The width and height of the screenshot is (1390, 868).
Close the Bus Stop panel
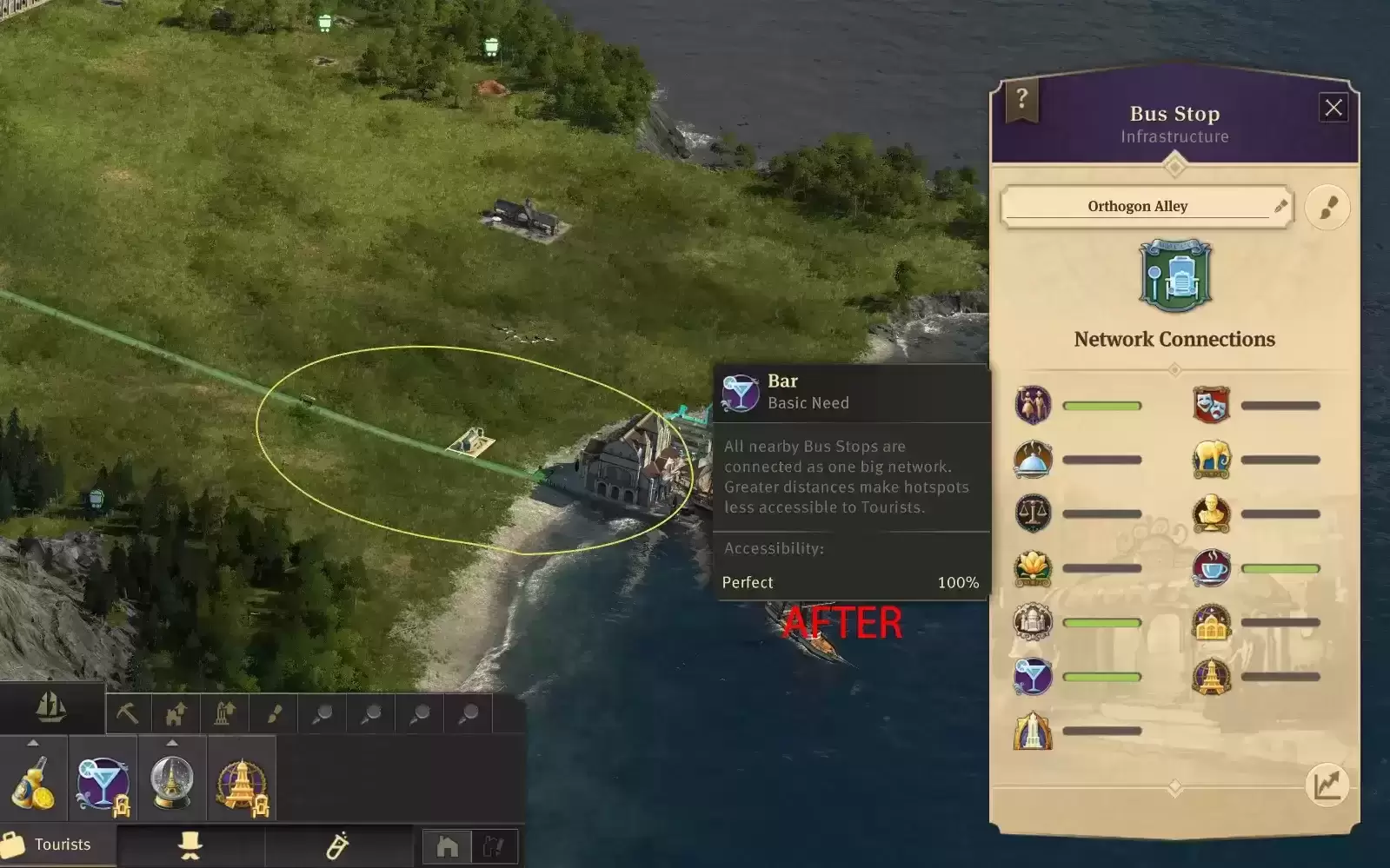(x=1333, y=108)
